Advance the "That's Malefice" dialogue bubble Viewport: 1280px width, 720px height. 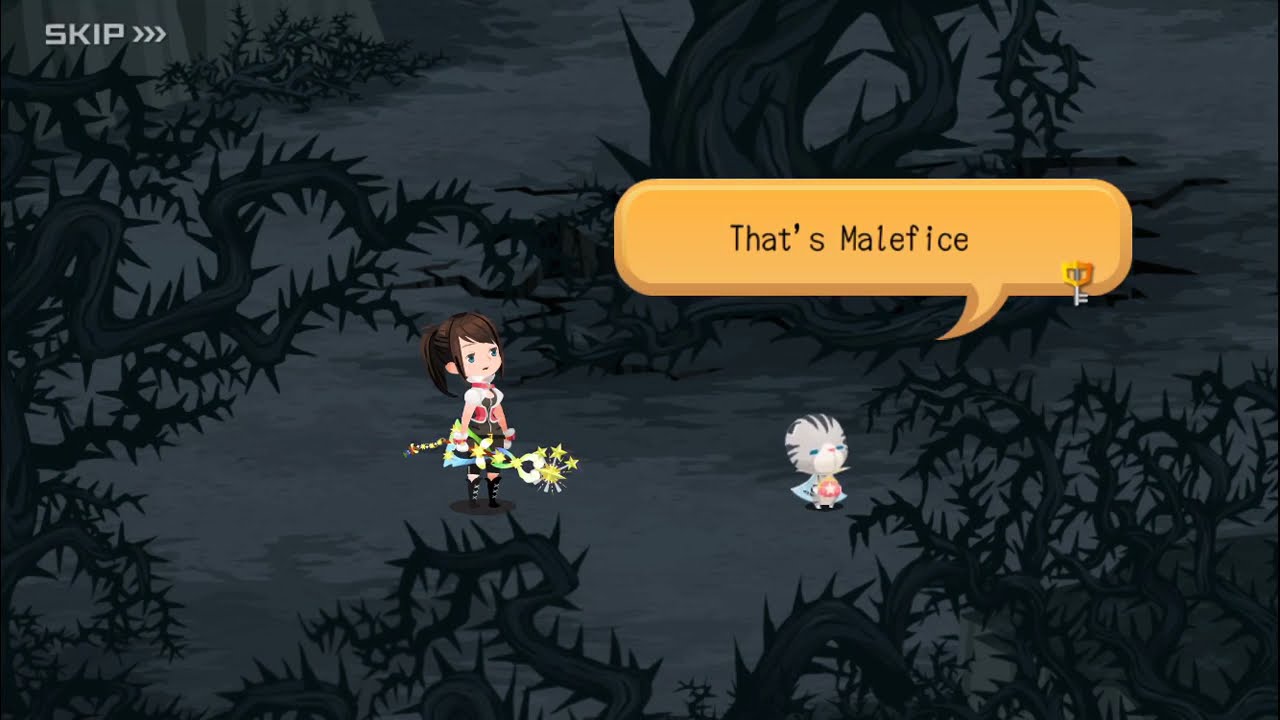[x=850, y=238]
